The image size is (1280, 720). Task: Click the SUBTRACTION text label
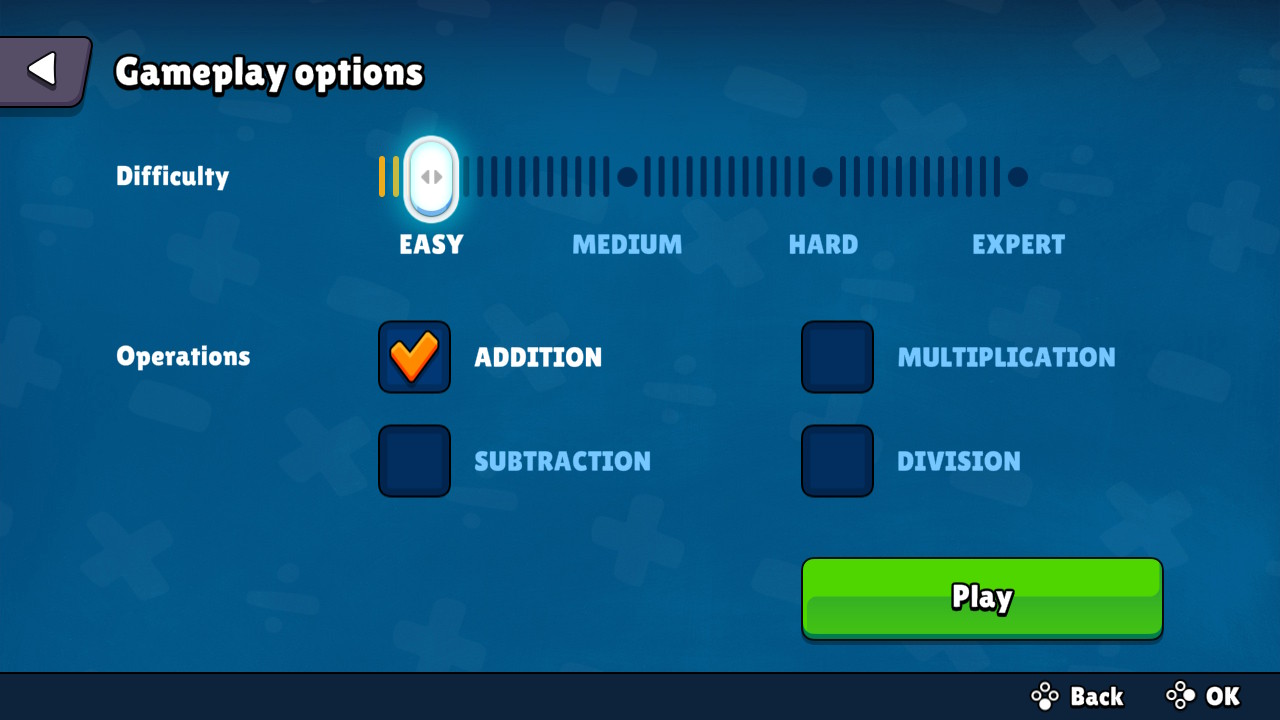pos(562,461)
